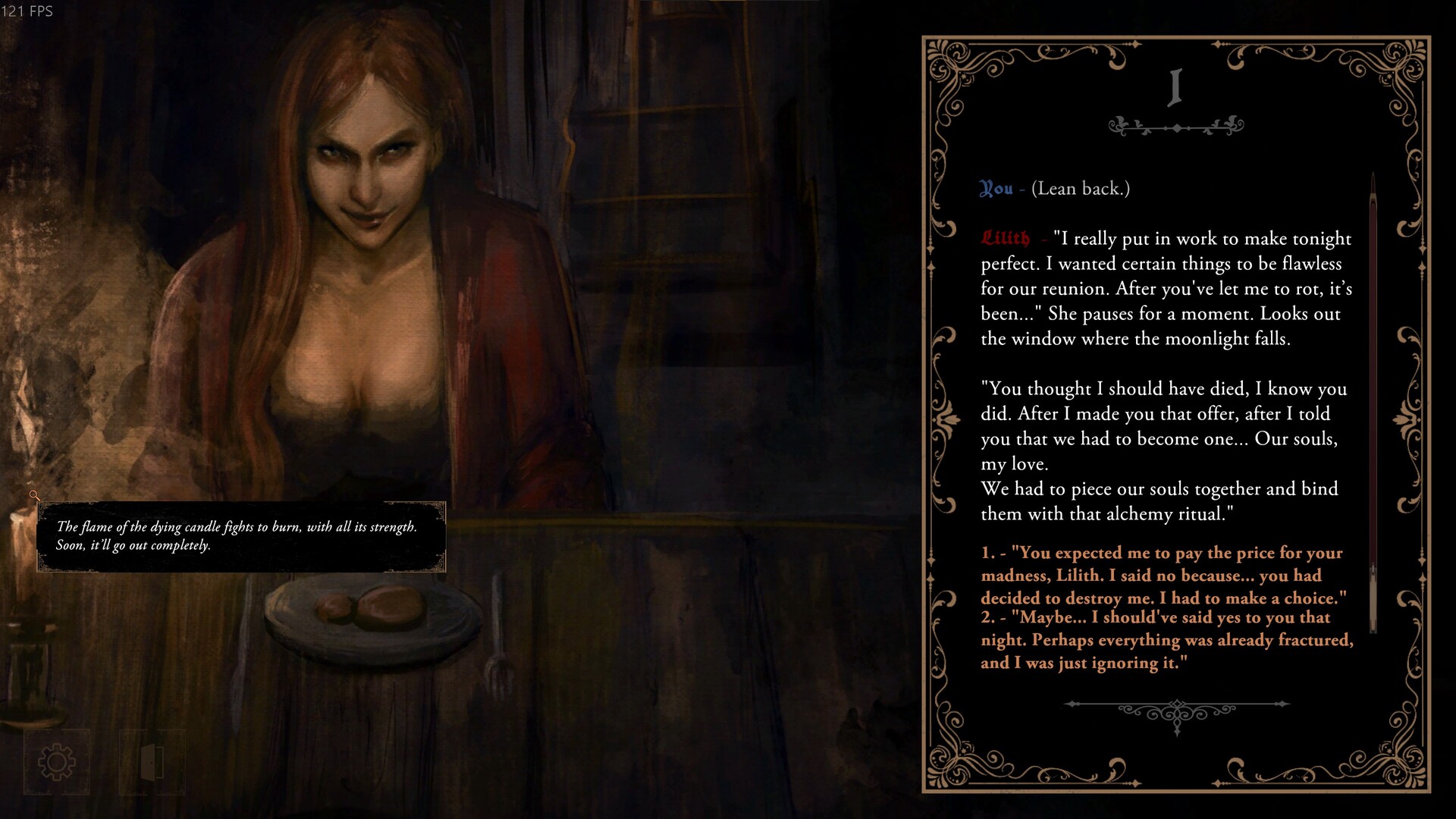Choose reply 1 about paying the price for madness
Image resolution: width=1456 pixels, height=819 pixels.
click(x=1162, y=576)
